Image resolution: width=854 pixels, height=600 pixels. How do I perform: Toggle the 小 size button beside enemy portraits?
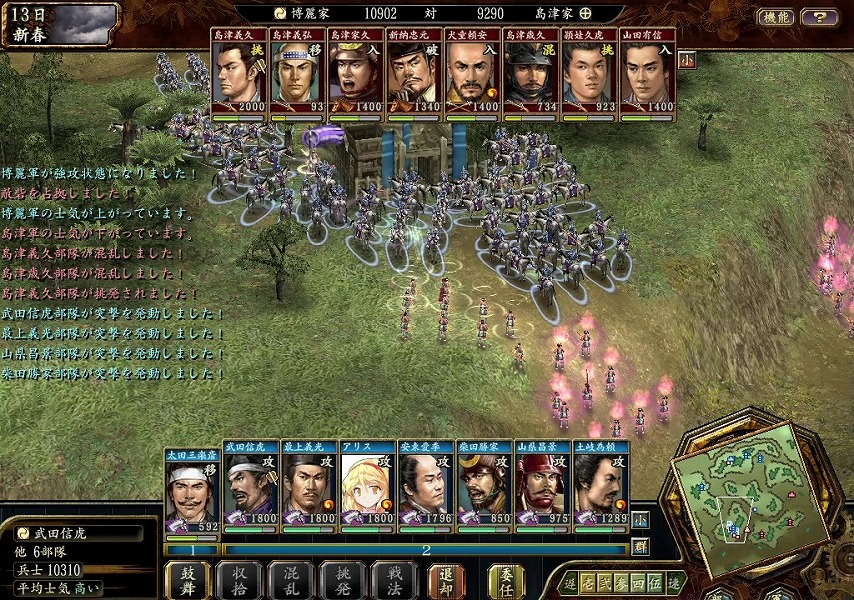tap(686, 59)
